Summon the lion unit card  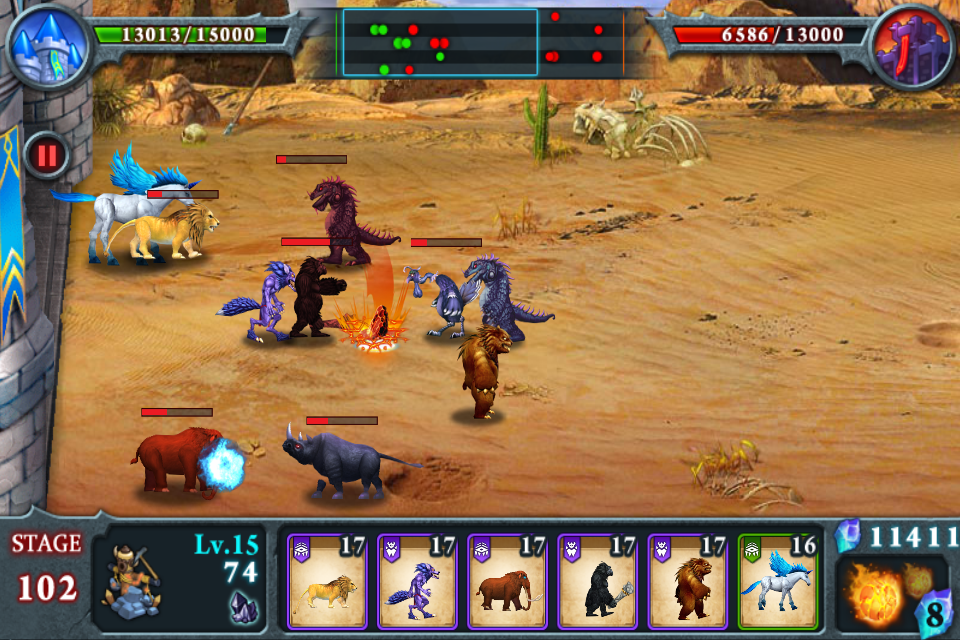tap(327, 582)
